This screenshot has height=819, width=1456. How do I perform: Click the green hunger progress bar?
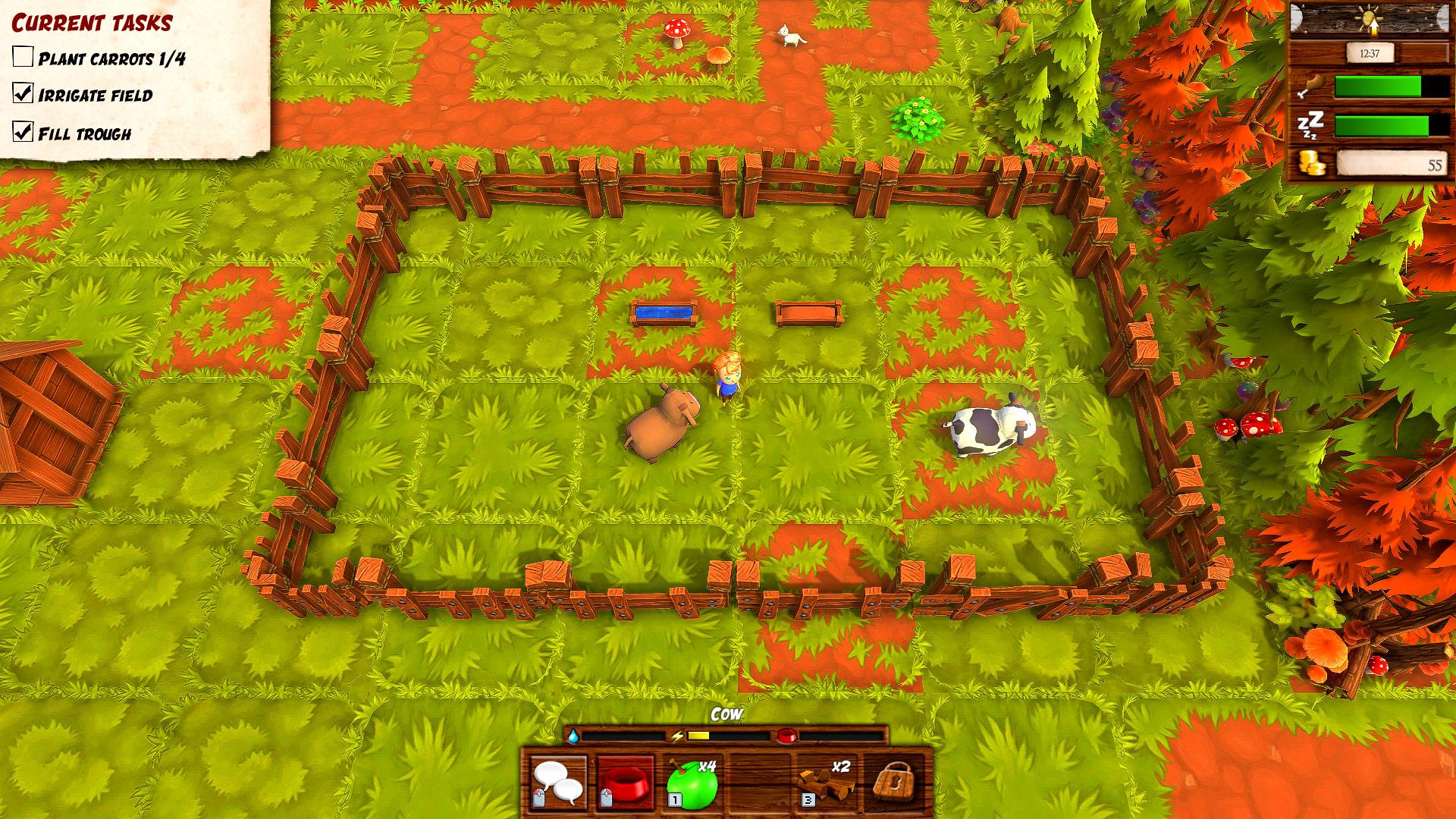pos(1378,86)
